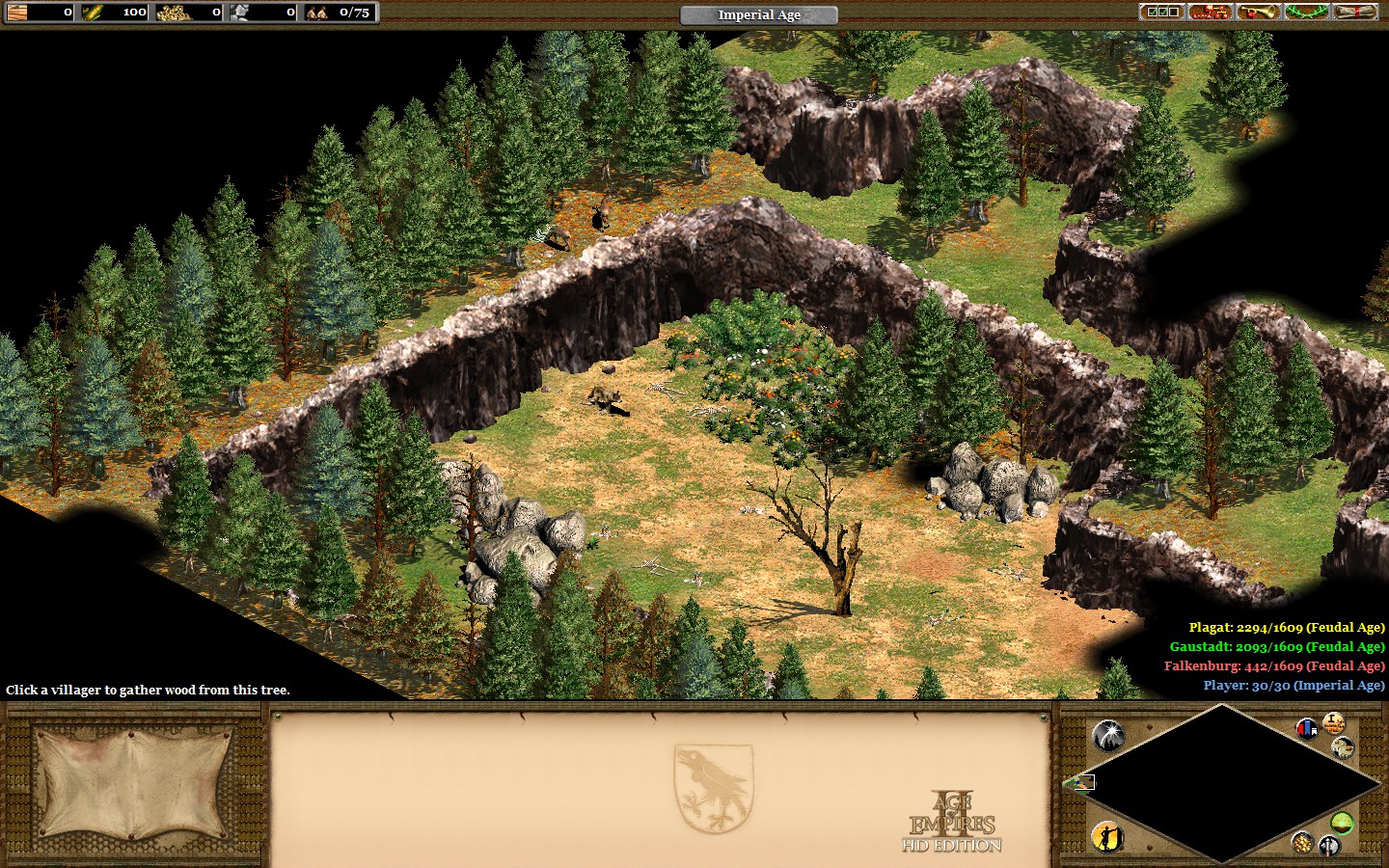Viewport: 1389px width, 868px height.
Task: Click the Imperial Age label at top center
Action: (x=758, y=14)
